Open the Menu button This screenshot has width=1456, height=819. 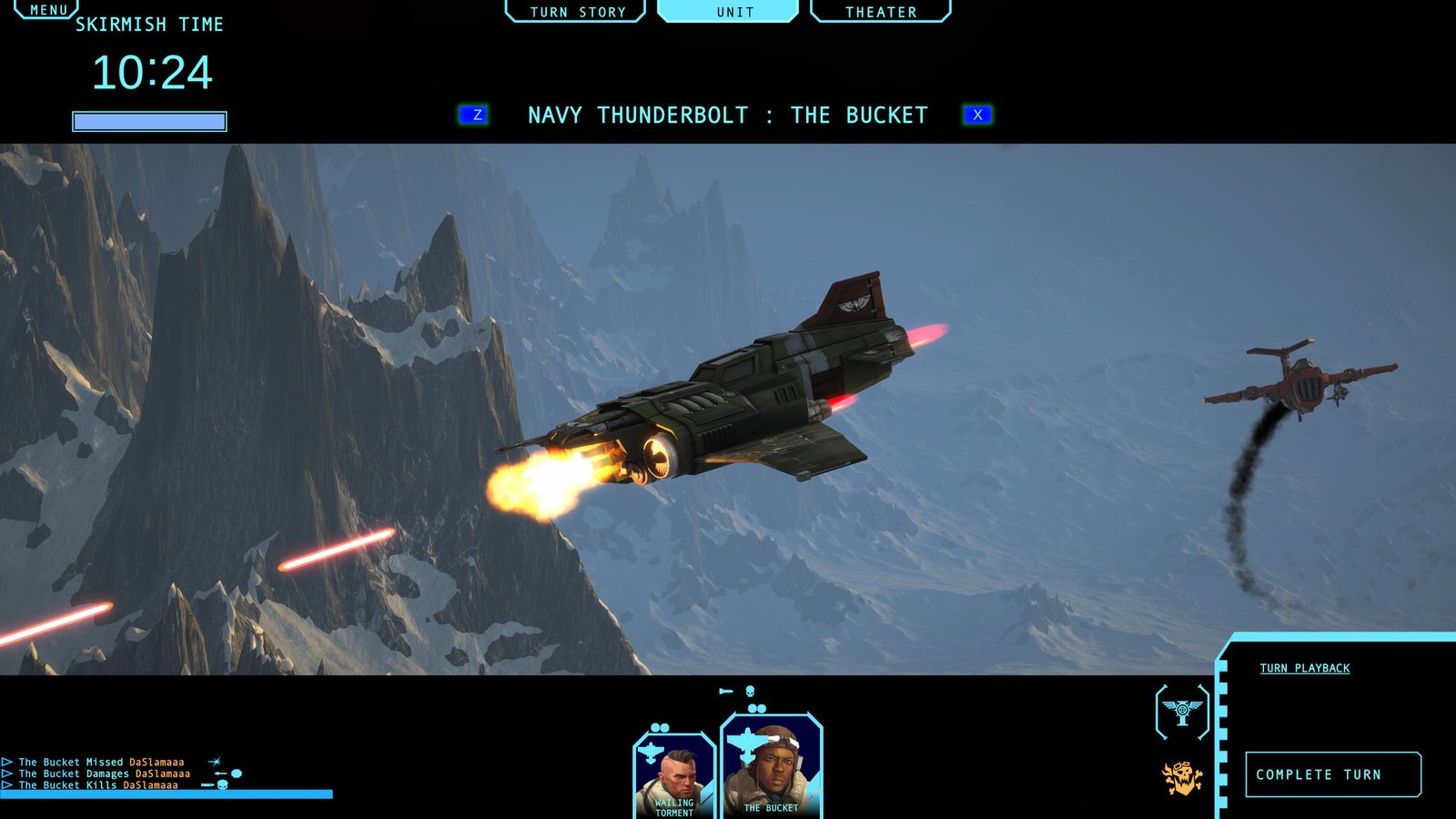(x=47, y=10)
